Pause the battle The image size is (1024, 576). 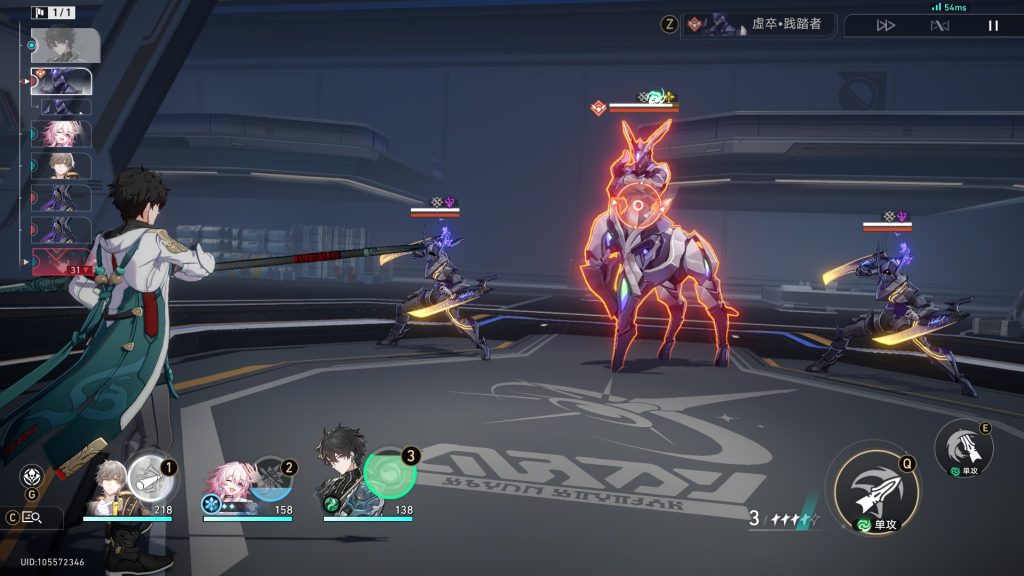coord(993,25)
